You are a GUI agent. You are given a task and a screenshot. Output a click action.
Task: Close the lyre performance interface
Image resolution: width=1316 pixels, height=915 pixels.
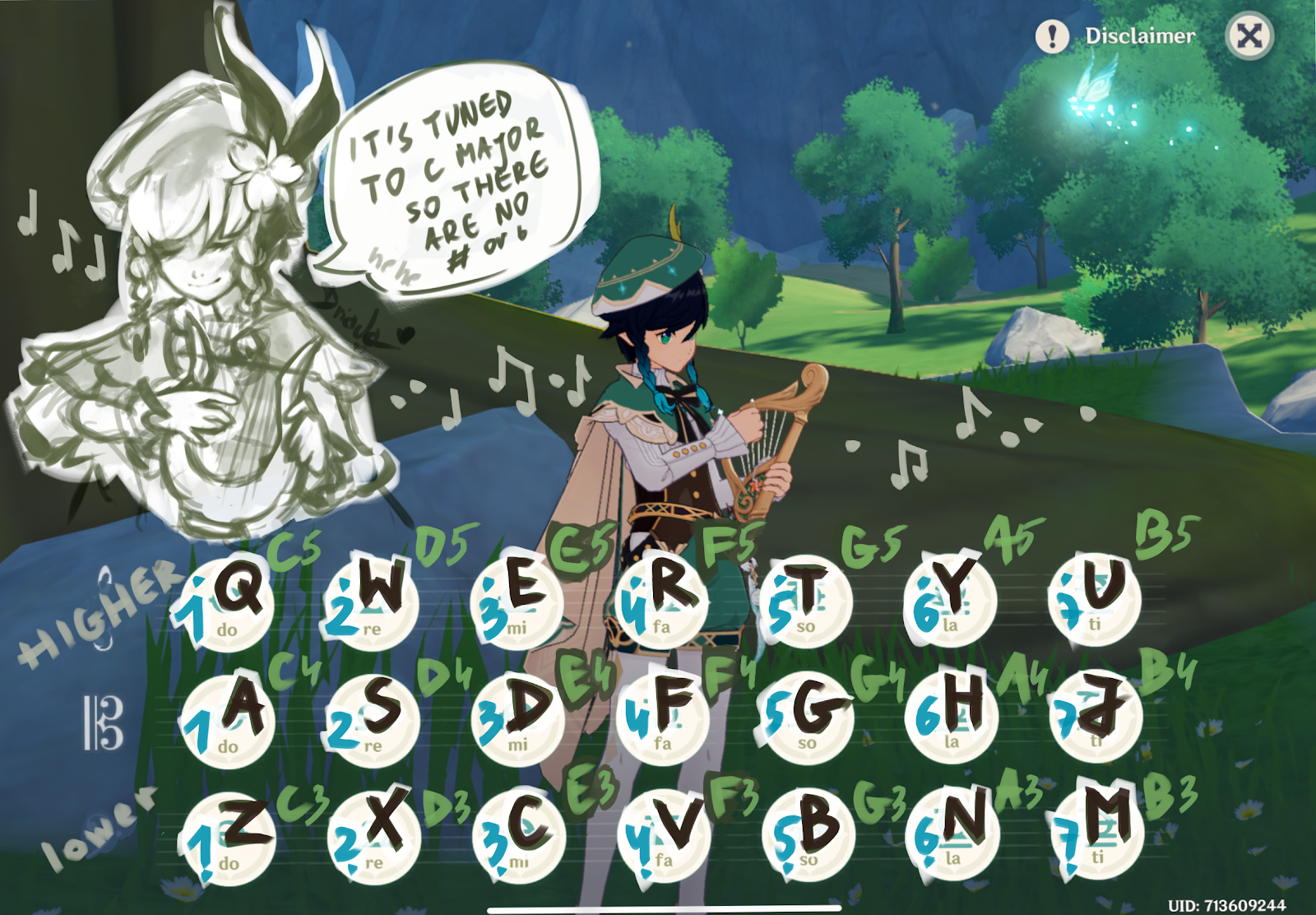(1250, 36)
